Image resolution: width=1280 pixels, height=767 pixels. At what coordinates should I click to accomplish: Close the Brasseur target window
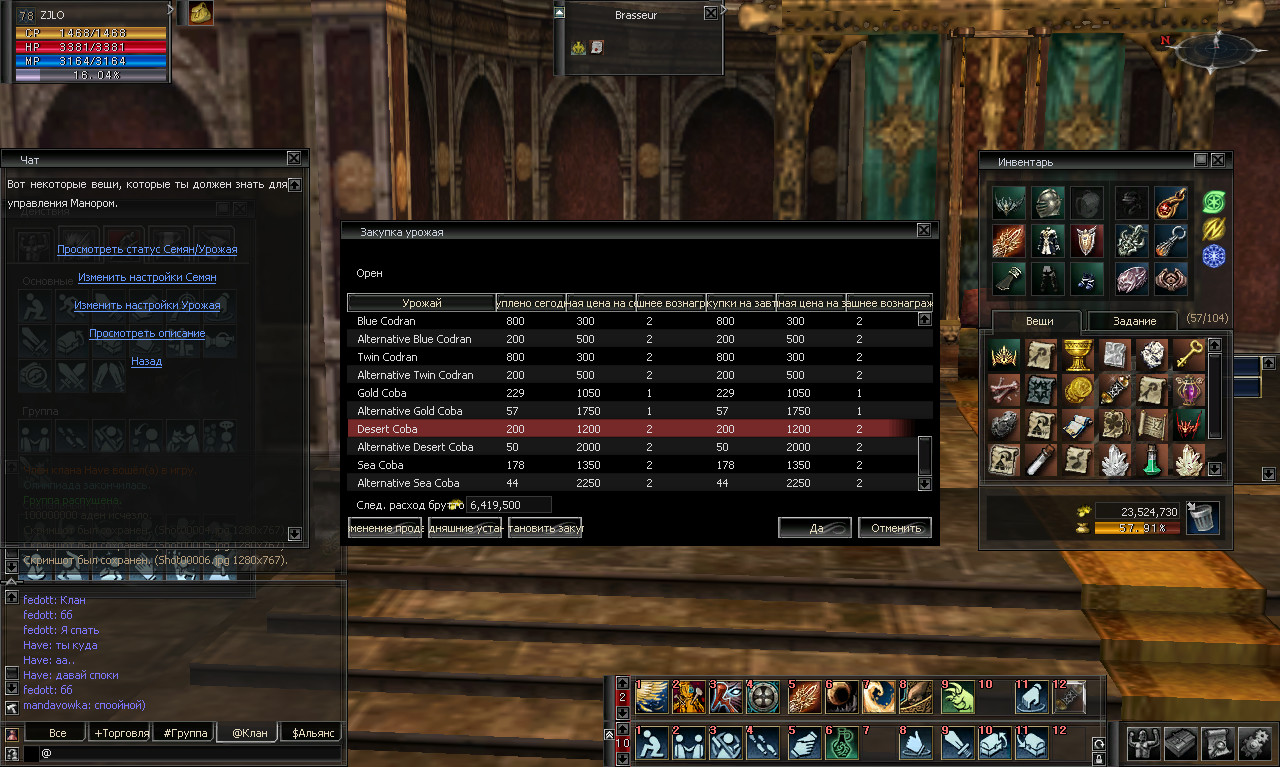(x=710, y=14)
